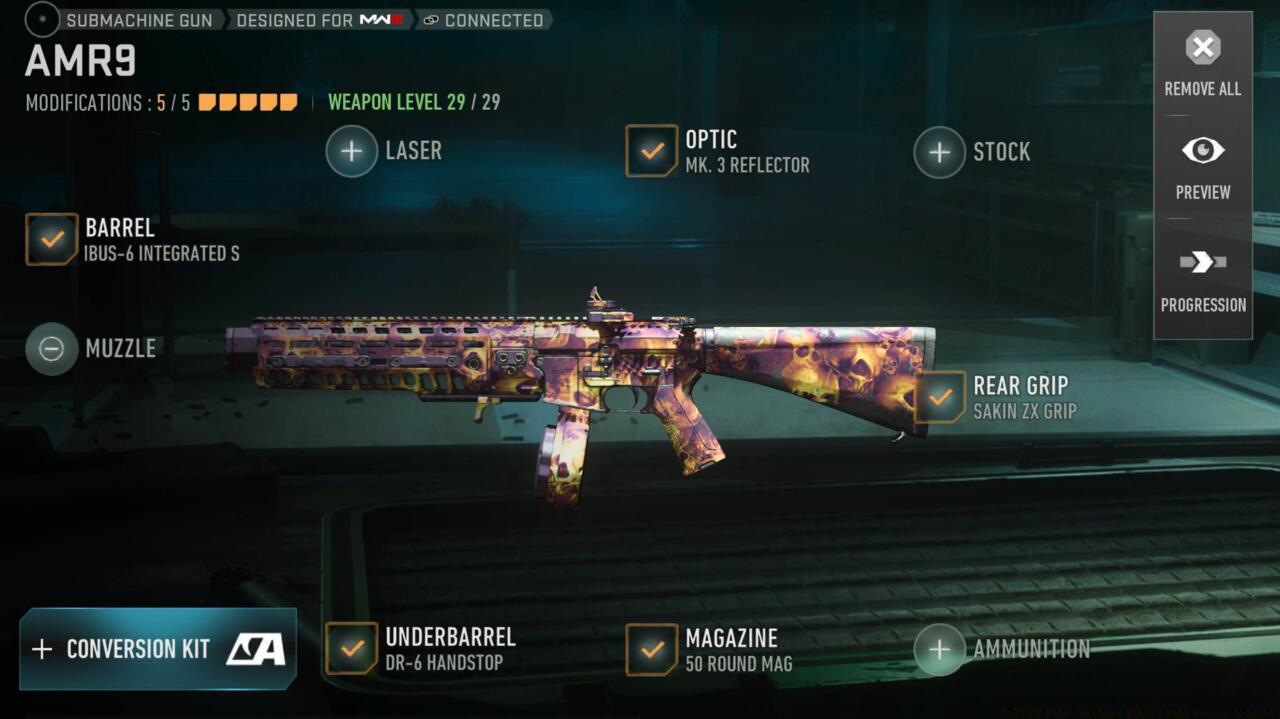
Task: Open weapon Progression
Action: pyautogui.click(x=1202, y=278)
